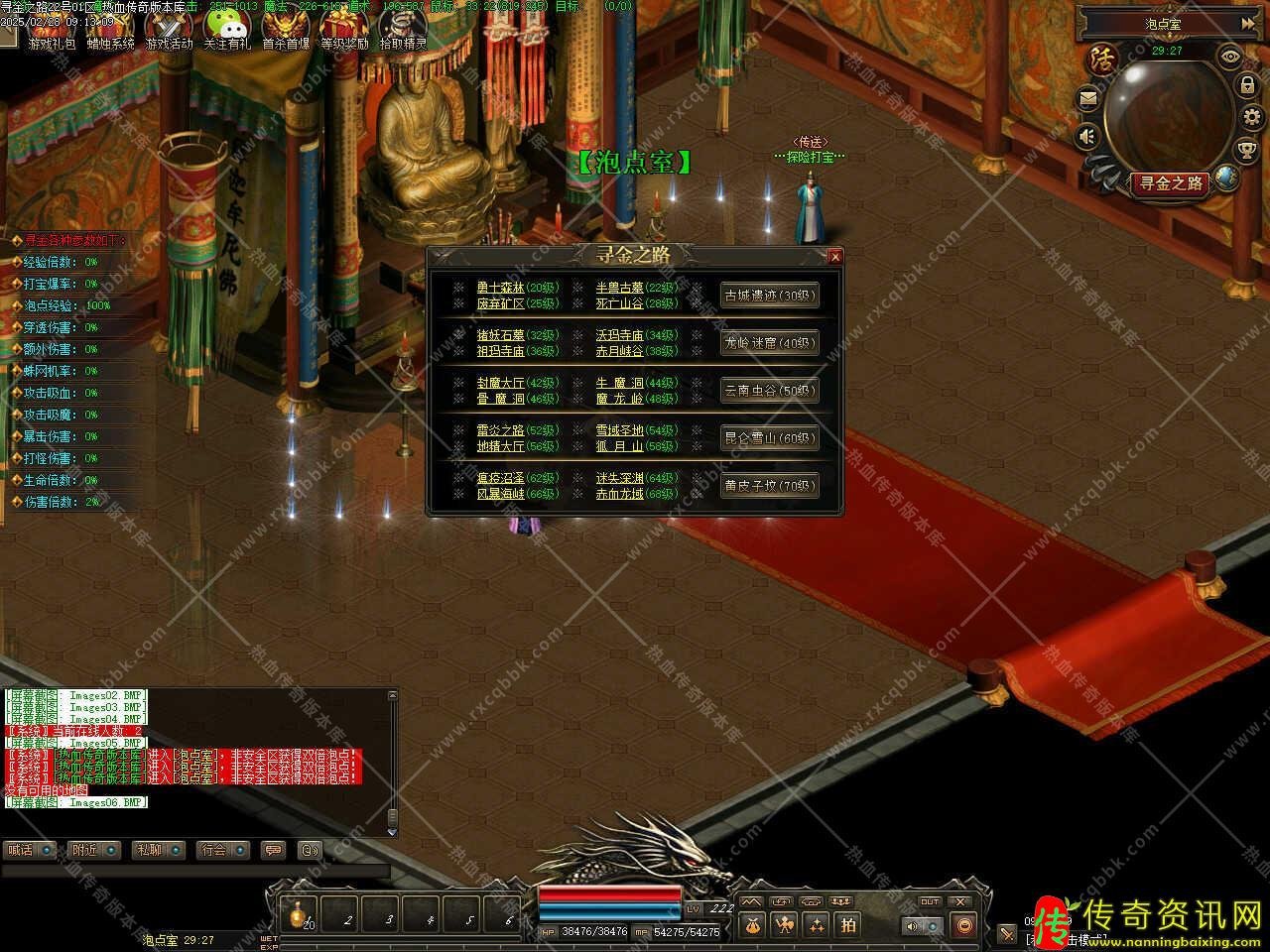Image resolution: width=1270 pixels, height=952 pixels.
Task: Teleport to 古城遗迹 (30级)
Action: pyautogui.click(x=769, y=296)
